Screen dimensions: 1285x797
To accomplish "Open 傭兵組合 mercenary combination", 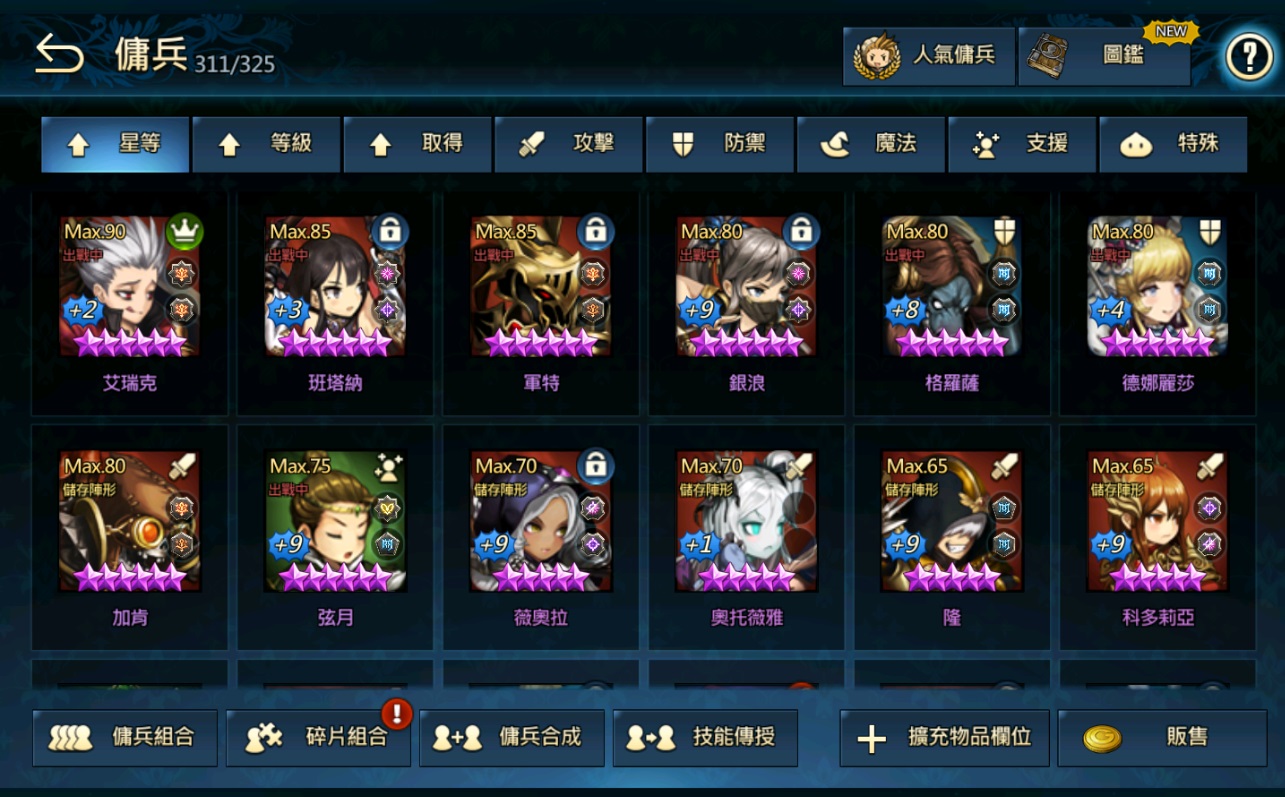I will point(125,738).
